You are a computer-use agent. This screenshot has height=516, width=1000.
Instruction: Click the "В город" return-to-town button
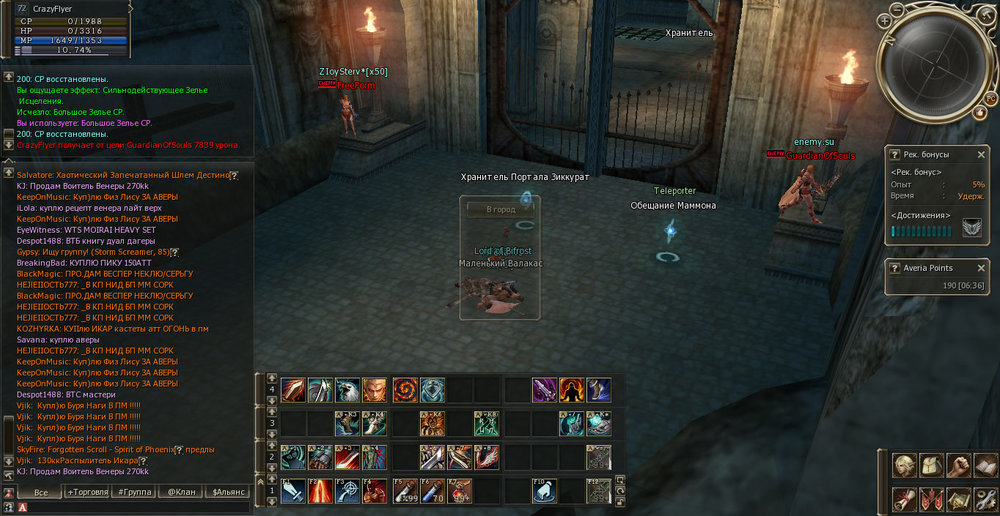[x=500, y=210]
